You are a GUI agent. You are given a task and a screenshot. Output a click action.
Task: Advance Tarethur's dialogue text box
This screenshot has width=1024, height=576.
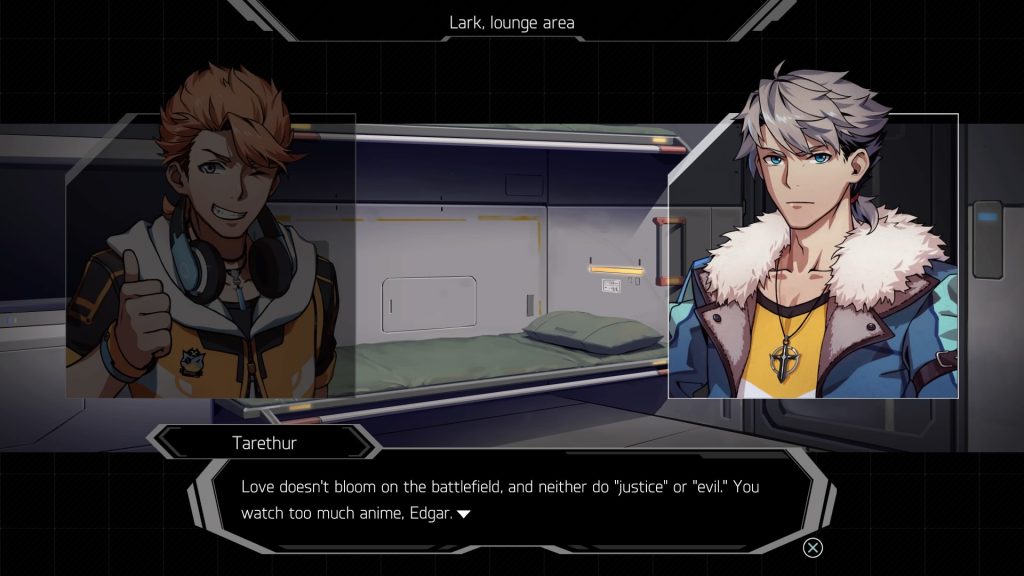(510, 499)
